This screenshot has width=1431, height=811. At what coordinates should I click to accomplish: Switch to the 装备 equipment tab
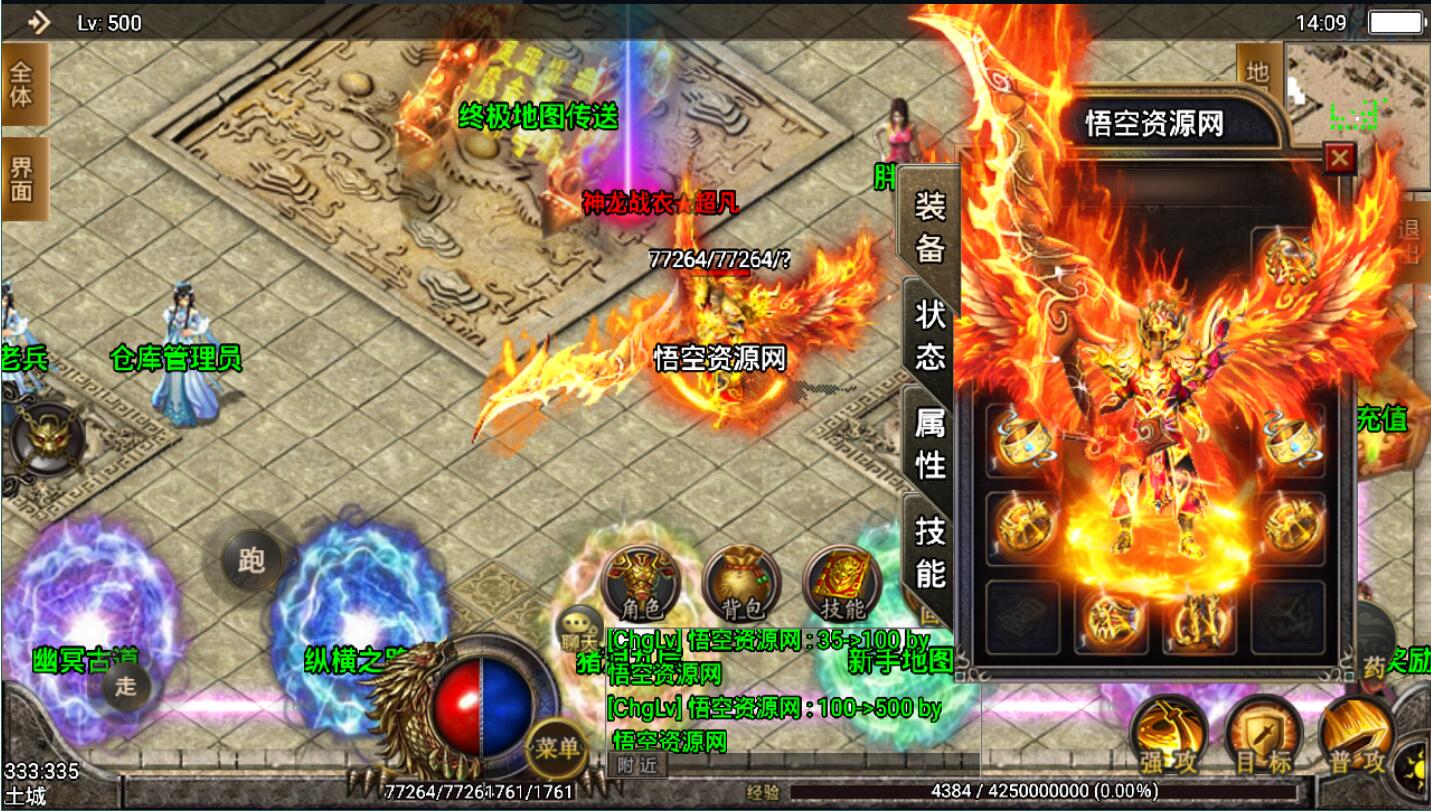[x=930, y=228]
